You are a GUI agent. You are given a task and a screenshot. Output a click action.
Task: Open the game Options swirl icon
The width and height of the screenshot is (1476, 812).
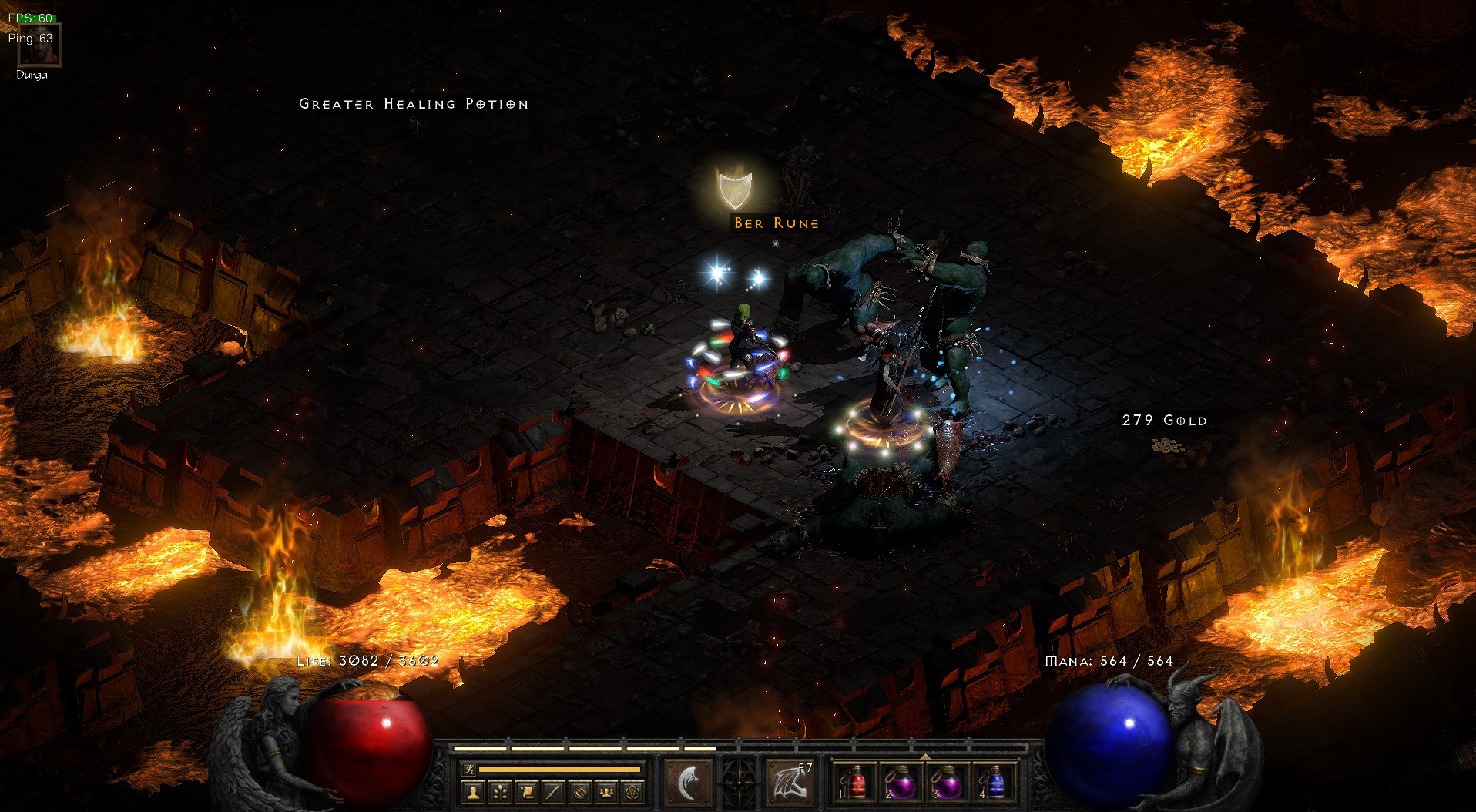click(580, 793)
